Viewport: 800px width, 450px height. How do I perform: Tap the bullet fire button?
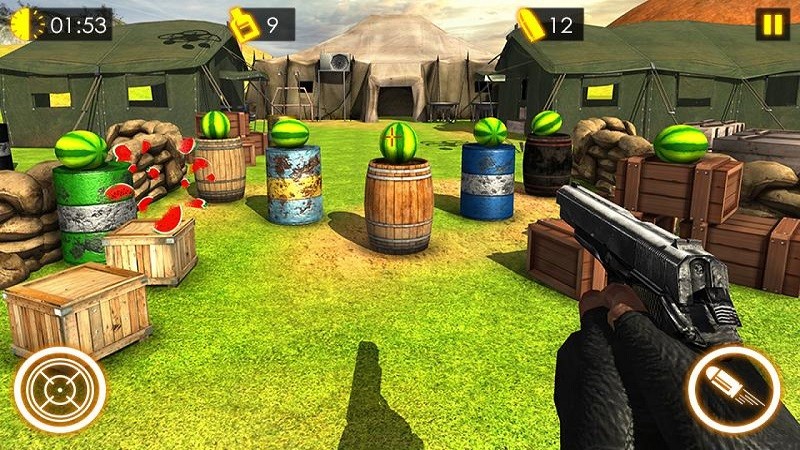click(x=734, y=390)
